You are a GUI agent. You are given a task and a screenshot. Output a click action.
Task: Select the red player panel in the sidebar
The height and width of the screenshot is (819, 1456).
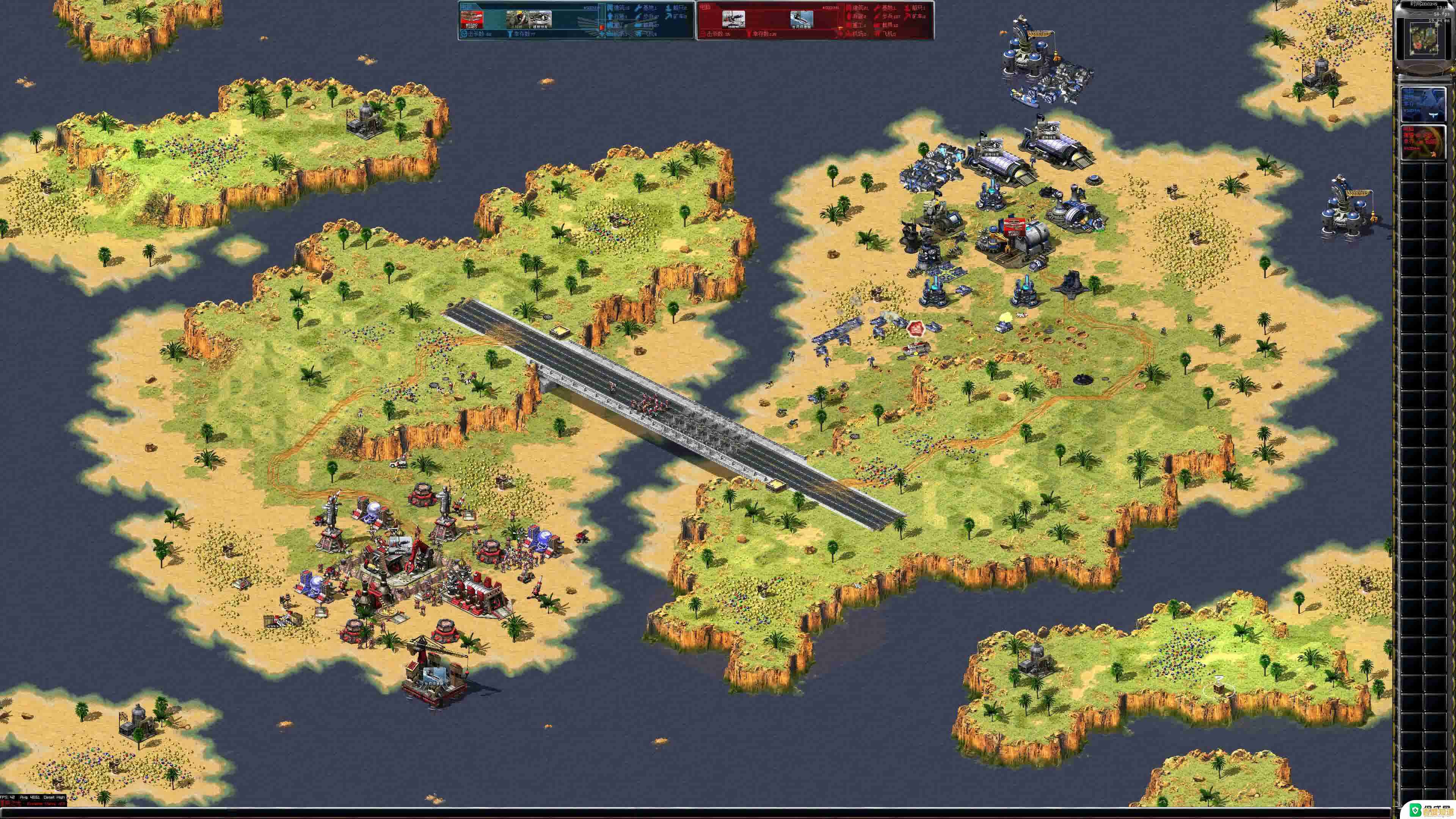pyautogui.click(x=1423, y=142)
